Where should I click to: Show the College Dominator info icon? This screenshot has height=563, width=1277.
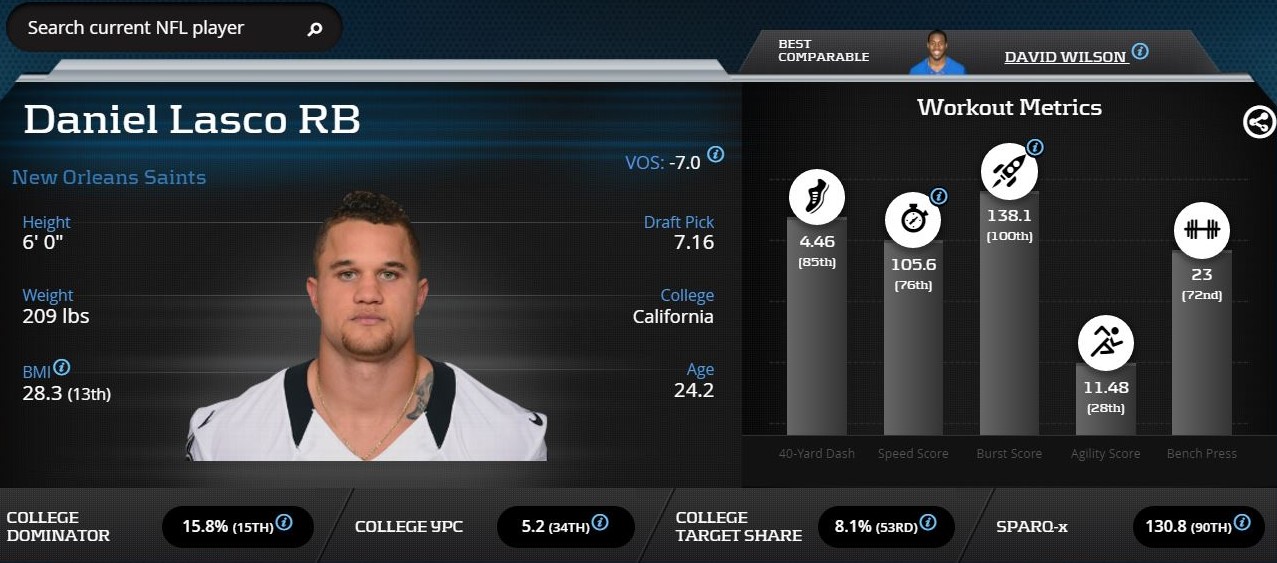284,522
